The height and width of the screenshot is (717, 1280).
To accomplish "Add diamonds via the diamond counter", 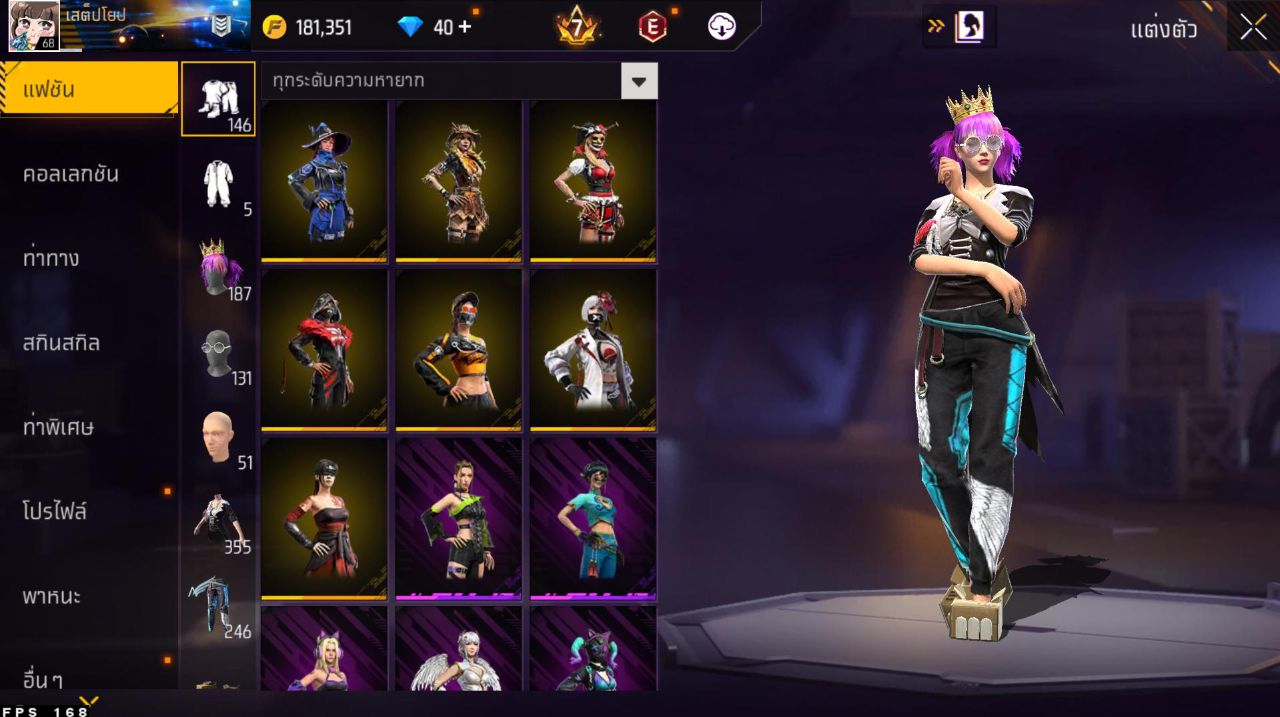I will [464, 27].
